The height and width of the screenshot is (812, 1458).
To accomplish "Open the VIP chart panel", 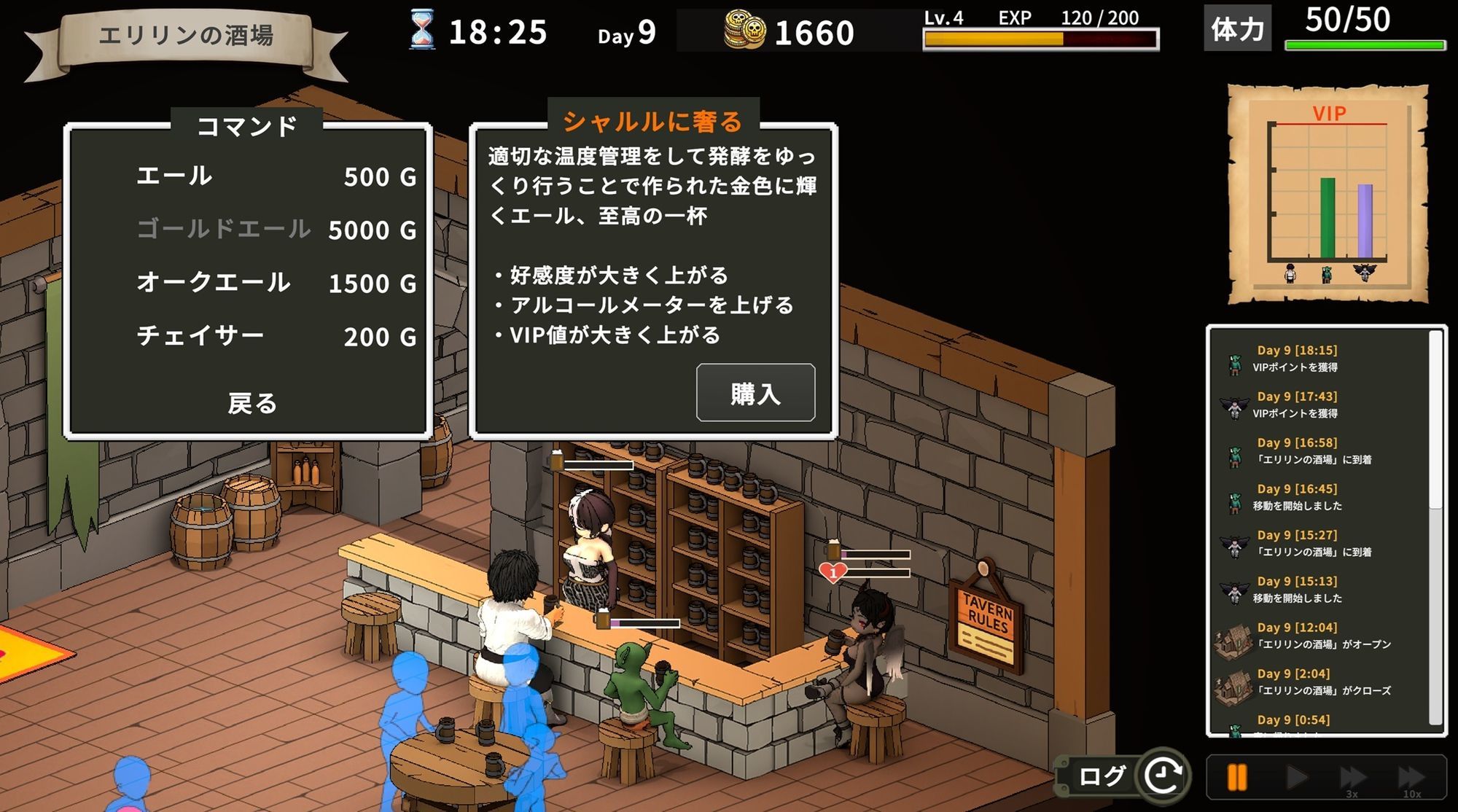I will pyautogui.click(x=1328, y=190).
